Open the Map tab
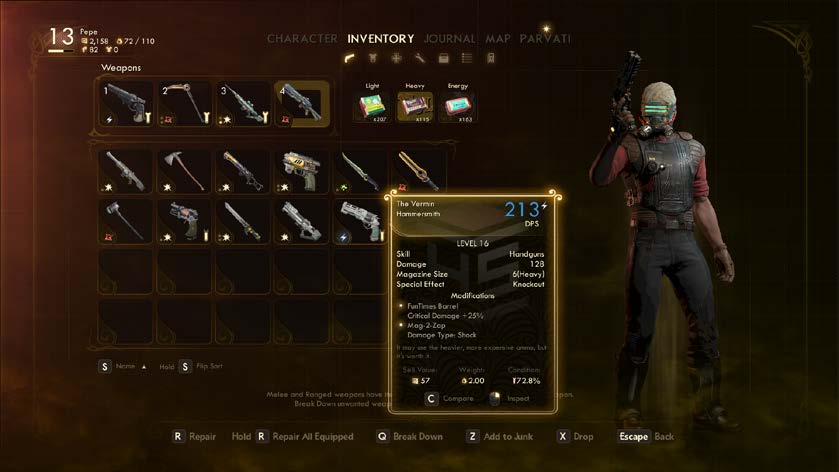The width and height of the screenshot is (839, 472). (497, 39)
